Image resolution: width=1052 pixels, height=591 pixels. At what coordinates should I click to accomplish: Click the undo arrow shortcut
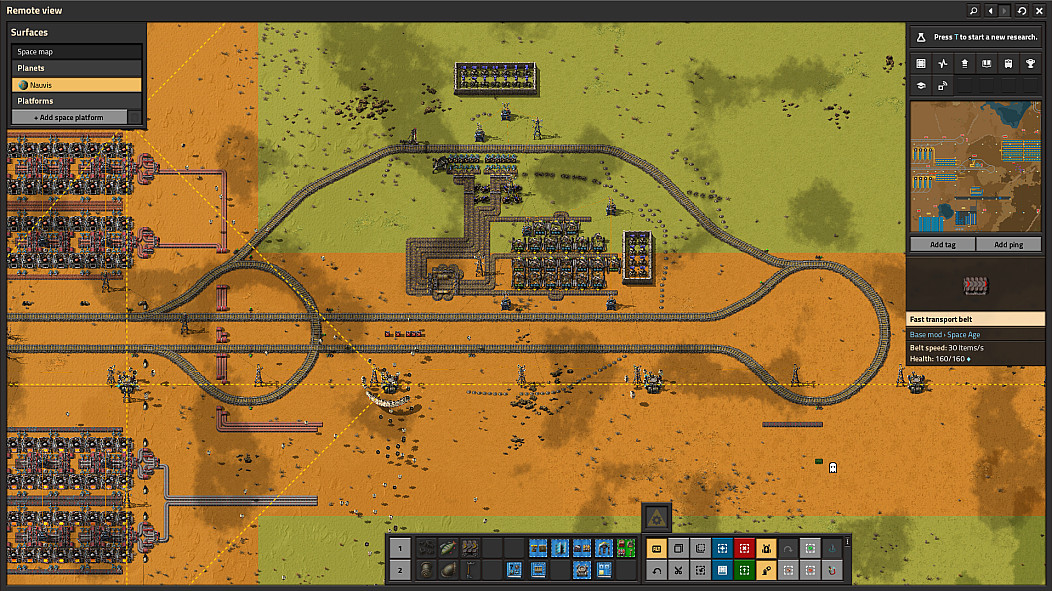656,570
